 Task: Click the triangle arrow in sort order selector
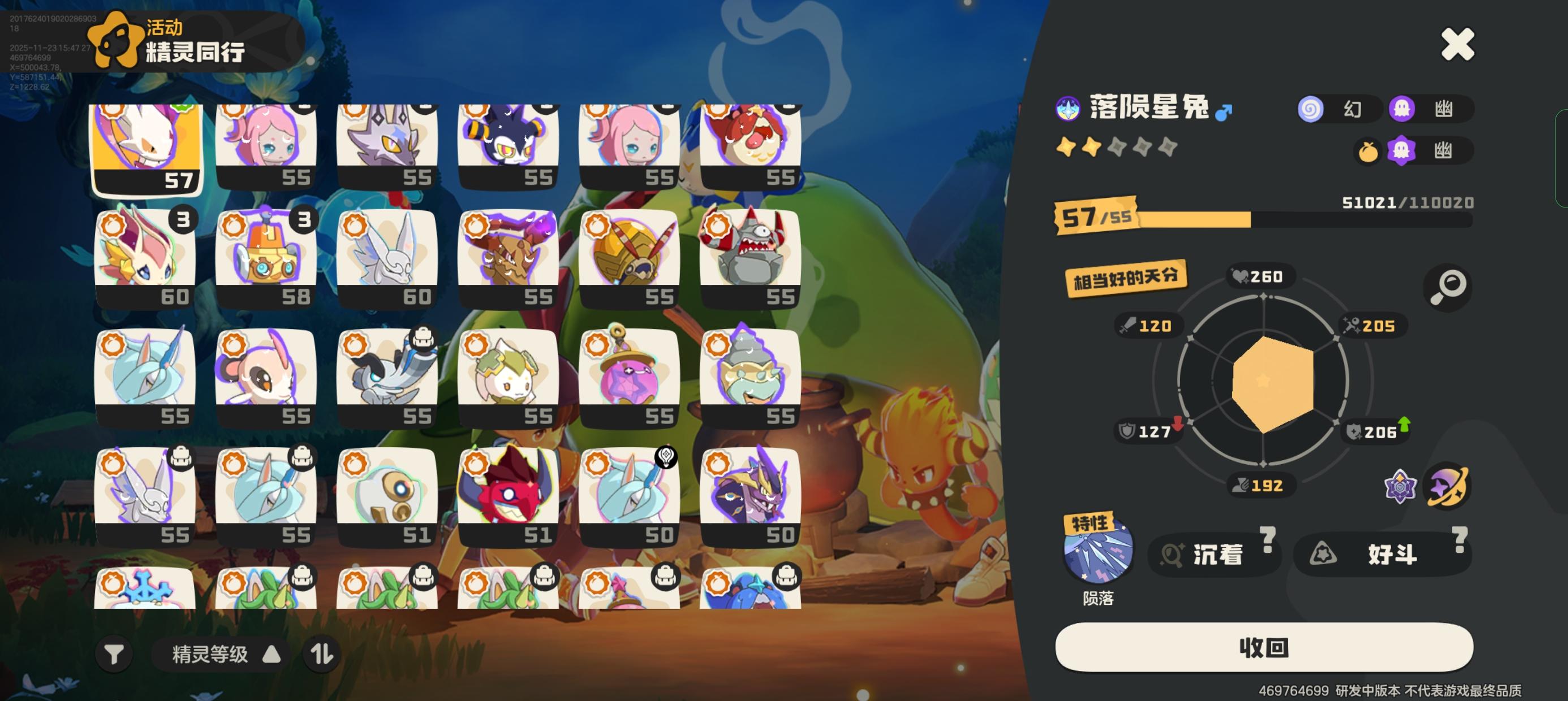(x=273, y=654)
